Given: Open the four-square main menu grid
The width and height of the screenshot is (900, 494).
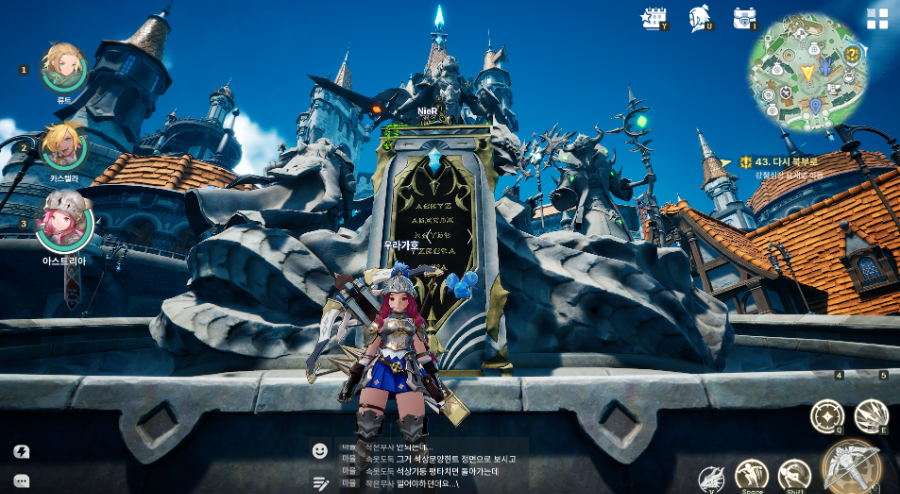Looking at the screenshot, I should [877, 19].
